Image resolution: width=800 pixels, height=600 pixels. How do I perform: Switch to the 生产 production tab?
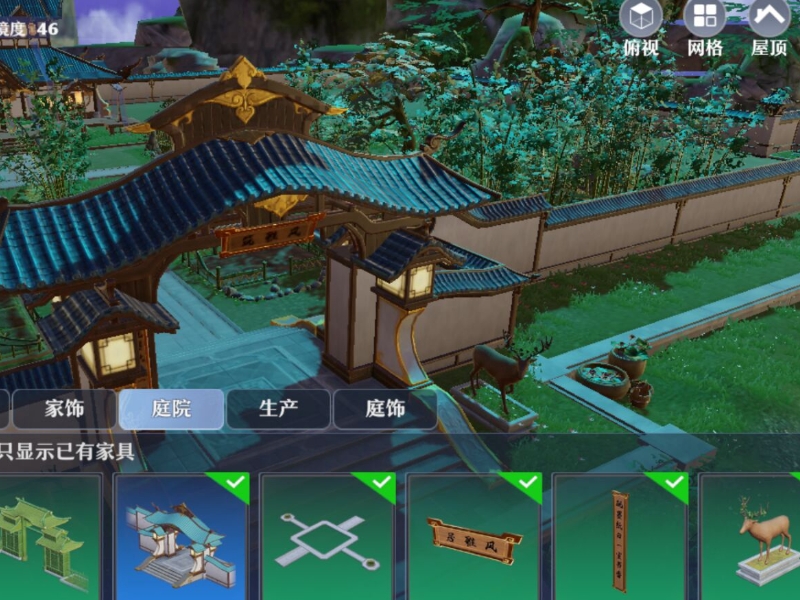click(x=278, y=409)
